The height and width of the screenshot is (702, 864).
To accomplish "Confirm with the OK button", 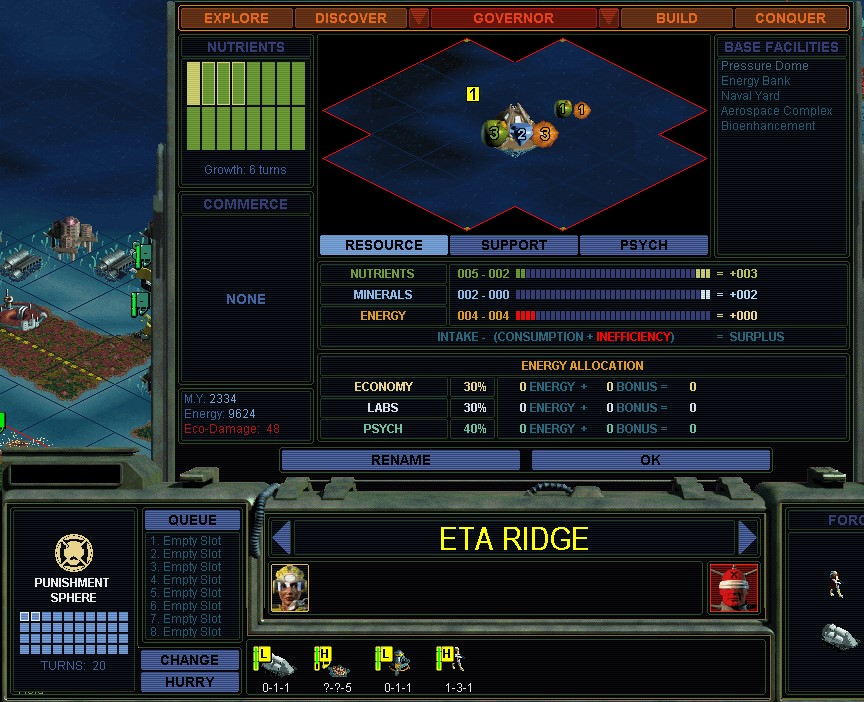I will pos(650,460).
